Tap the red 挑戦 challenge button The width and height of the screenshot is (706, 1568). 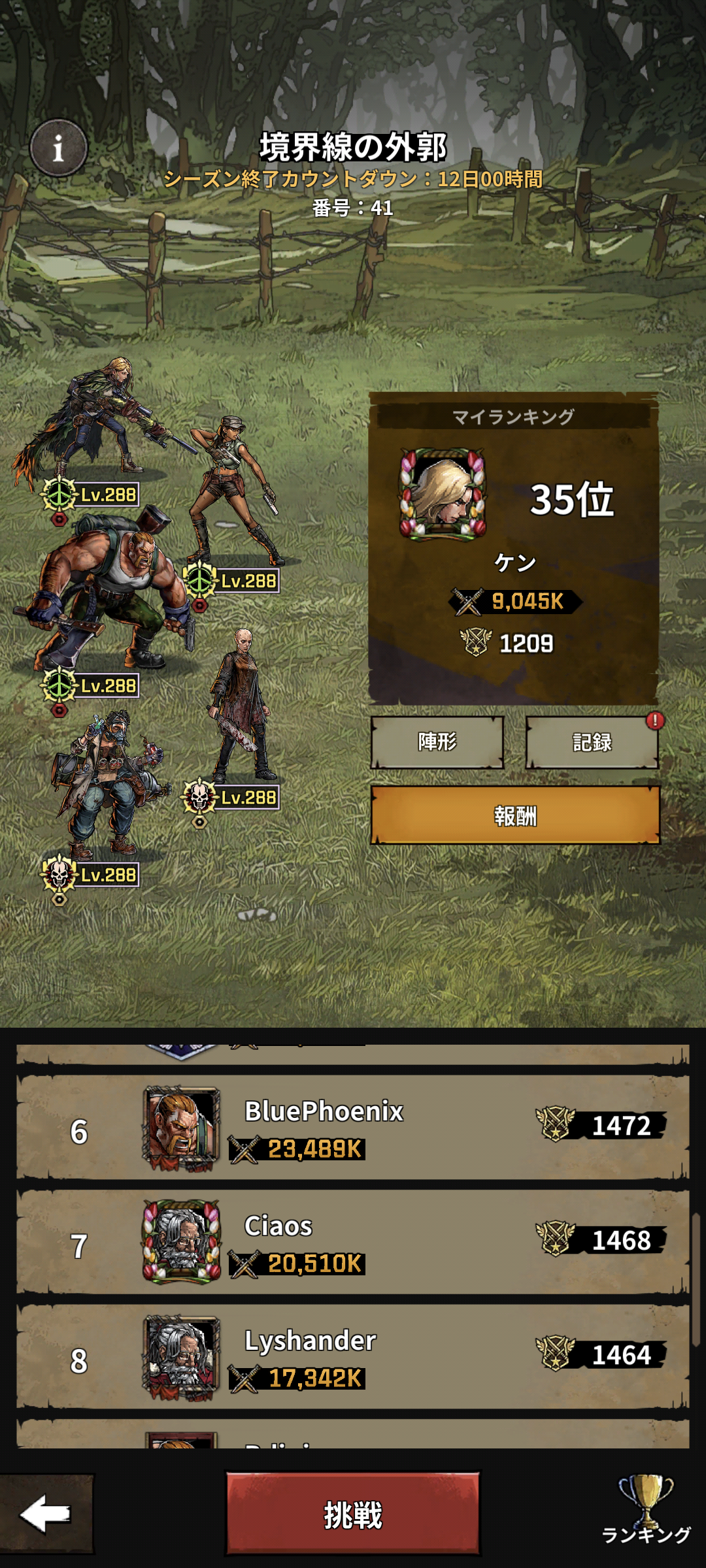[x=352, y=1513]
